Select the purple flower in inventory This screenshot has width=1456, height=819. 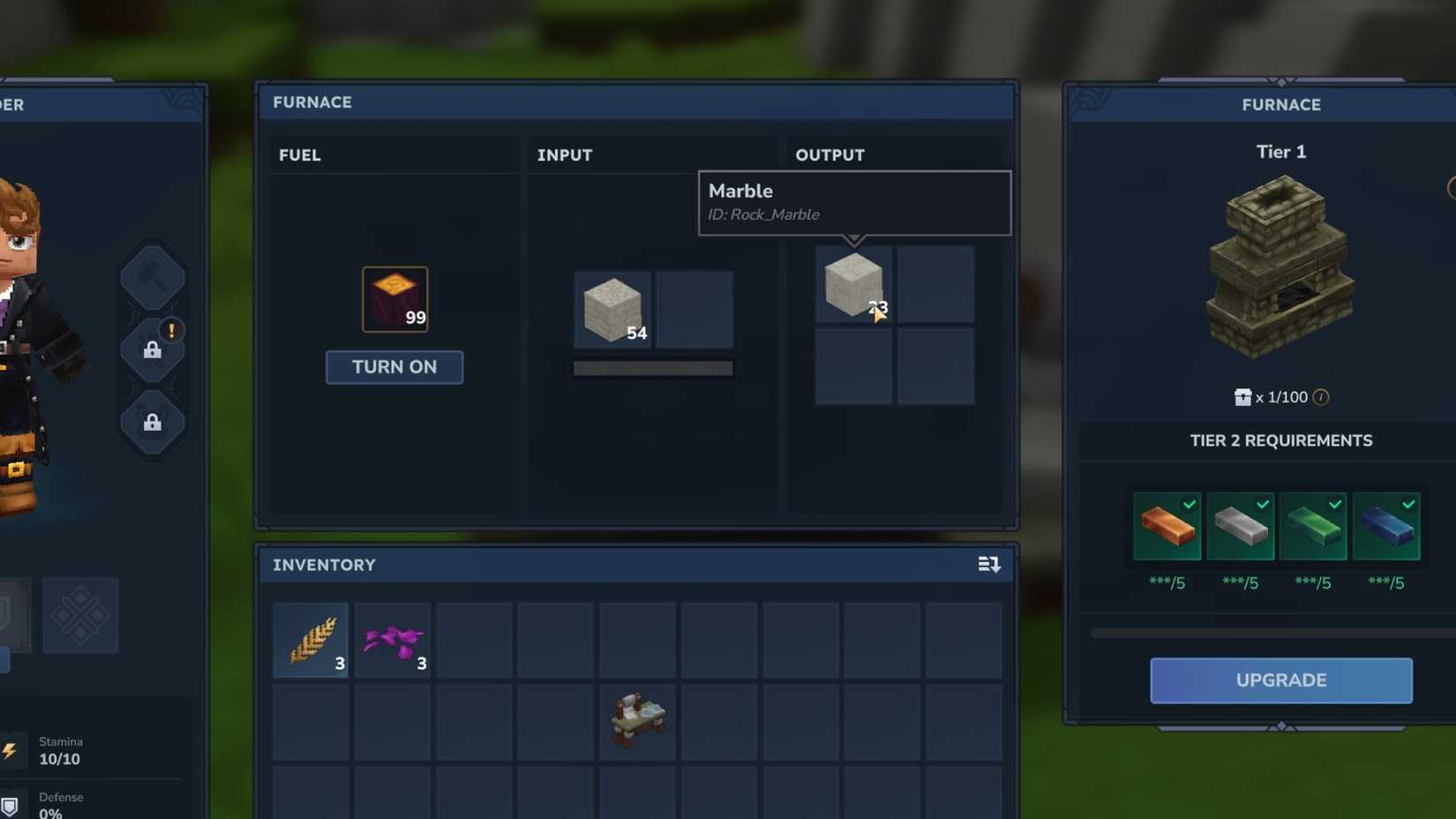(393, 639)
